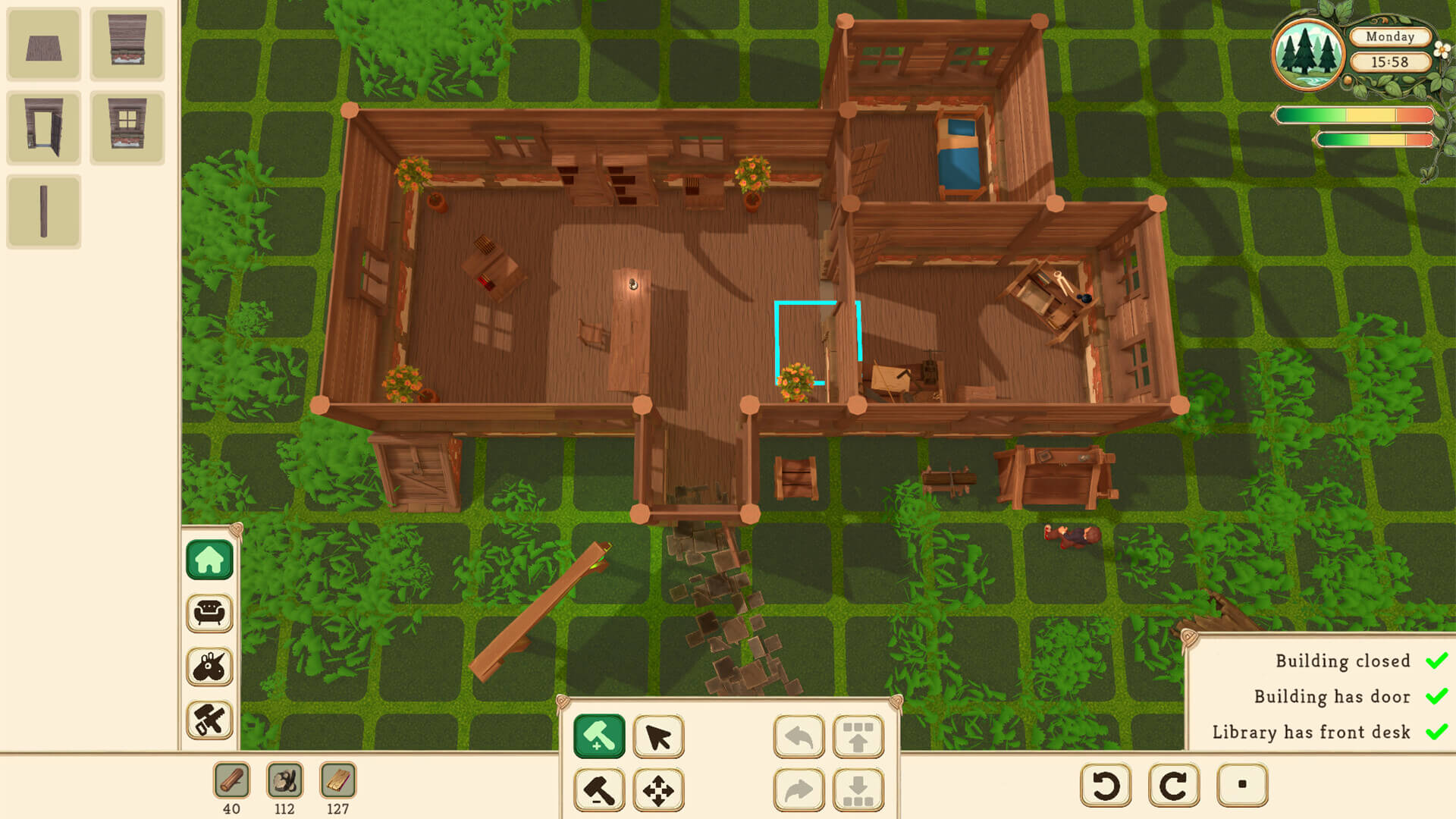Click the greyed-out undo arrow
This screenshot has width=1456, height=819.
799,736
